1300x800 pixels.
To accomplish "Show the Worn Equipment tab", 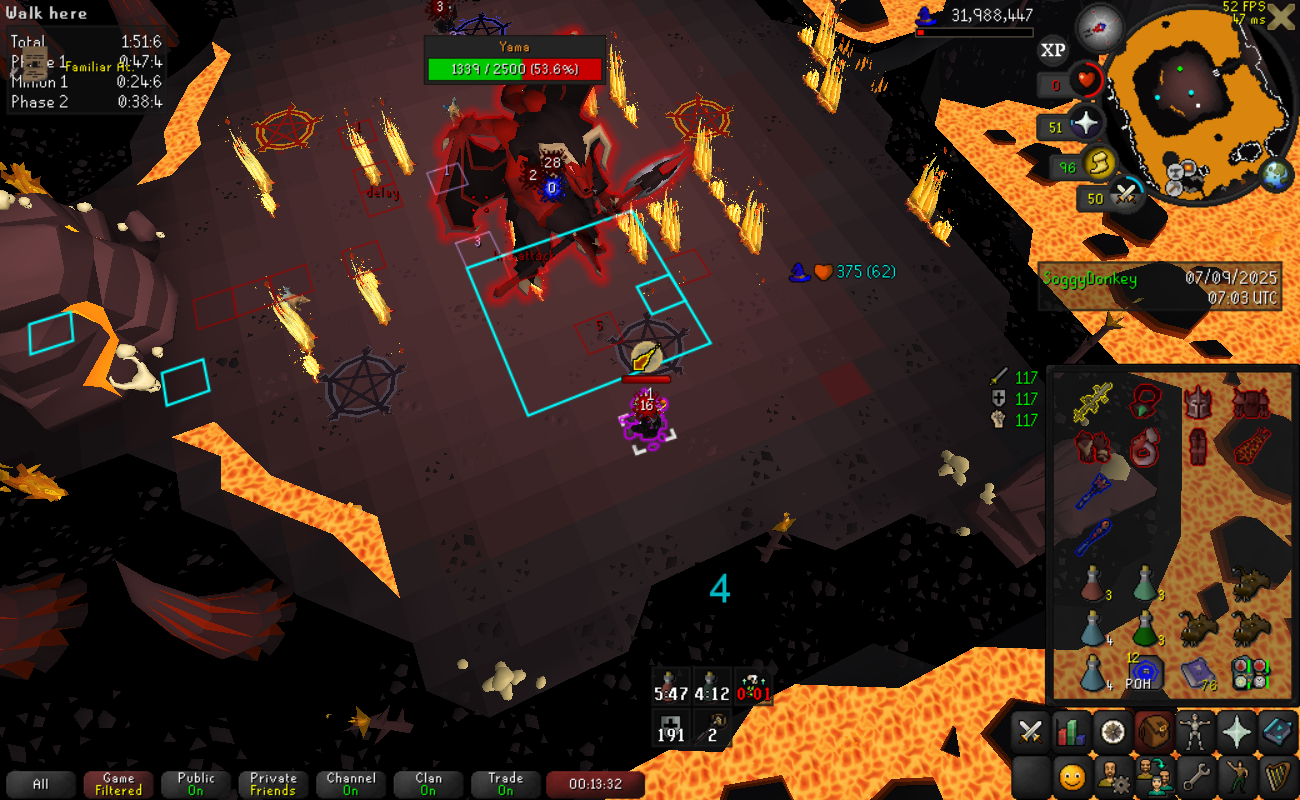I will click(1194, 733).
